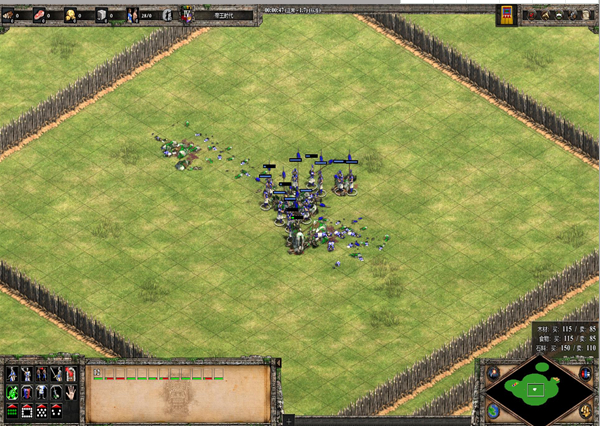Click the flare signal button beside minimap
Screen dimensions: 600x426
coord(493,372)
